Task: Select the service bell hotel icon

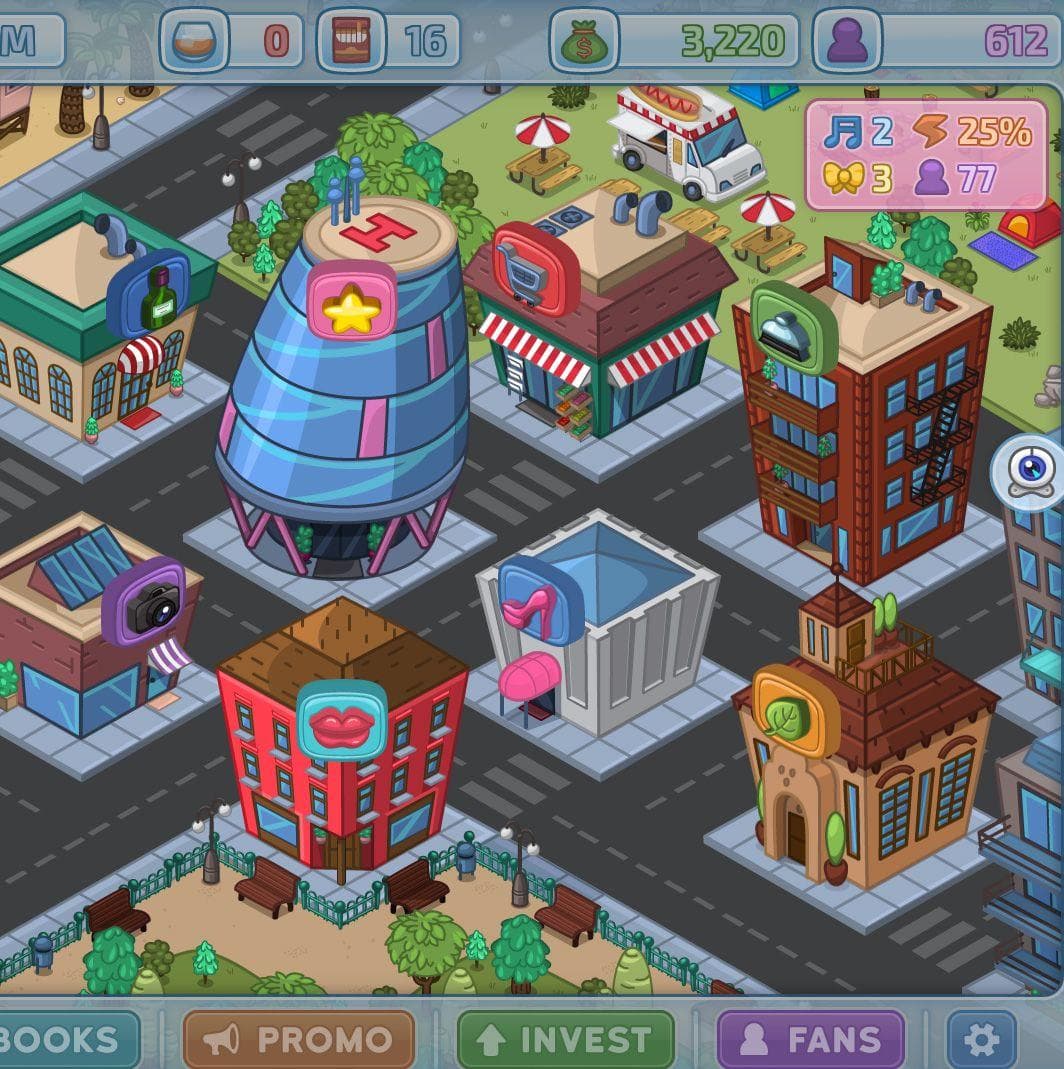Action: click(x=793, y=327)
